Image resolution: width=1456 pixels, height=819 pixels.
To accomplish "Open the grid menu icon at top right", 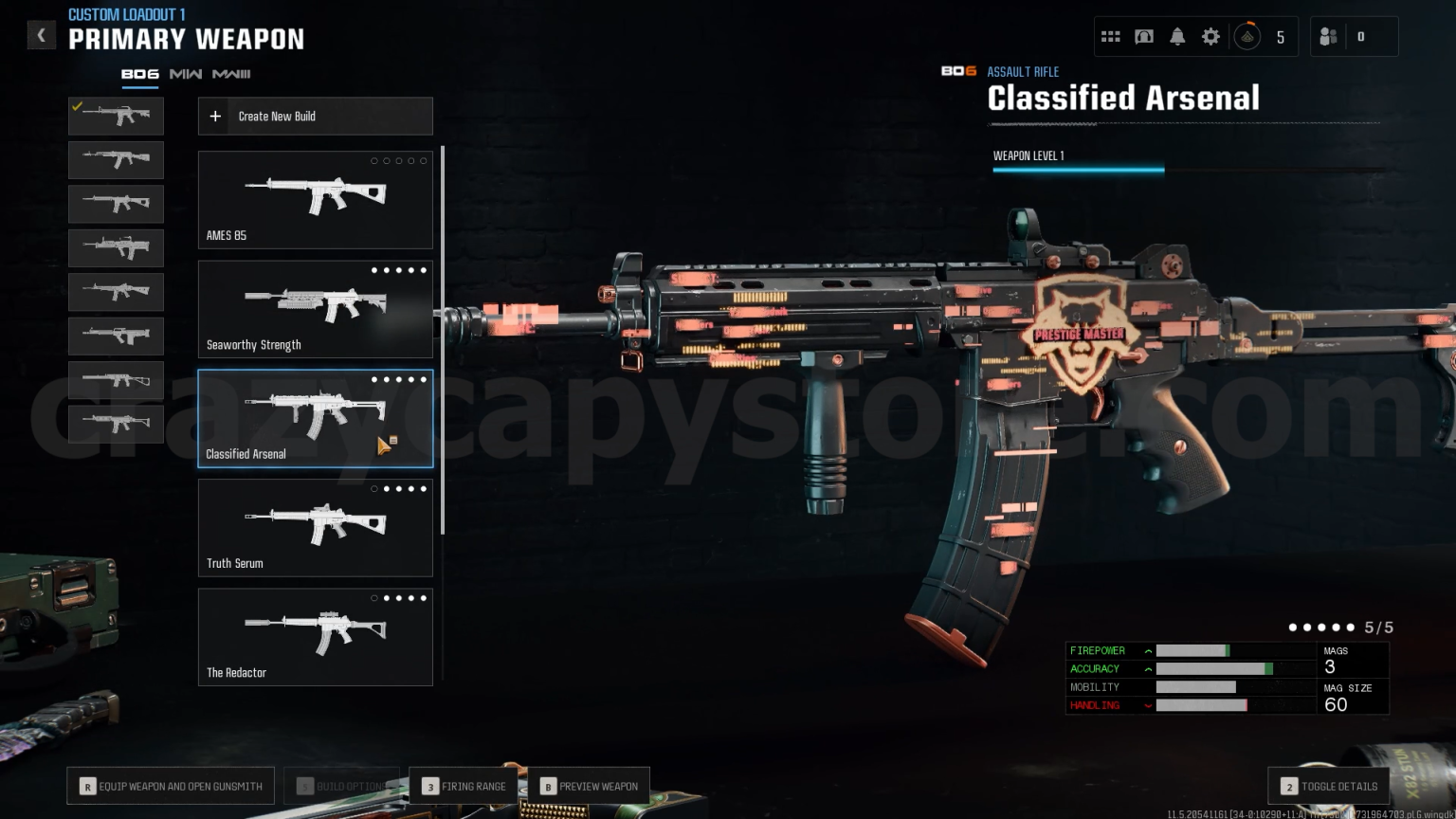I will [x=1111, y=35].
